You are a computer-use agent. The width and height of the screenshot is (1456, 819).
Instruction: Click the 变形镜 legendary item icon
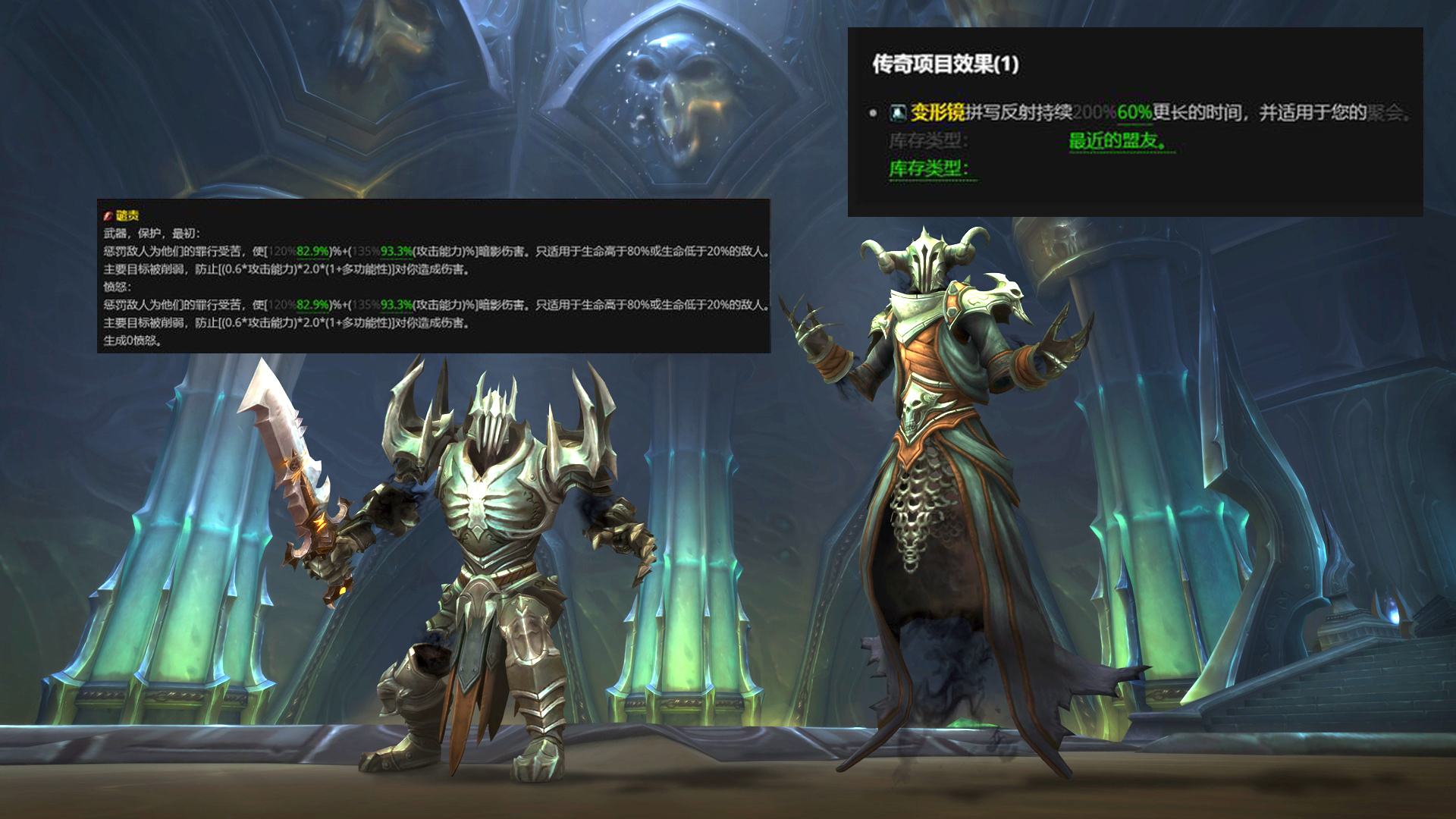click(x=896, y=112)
